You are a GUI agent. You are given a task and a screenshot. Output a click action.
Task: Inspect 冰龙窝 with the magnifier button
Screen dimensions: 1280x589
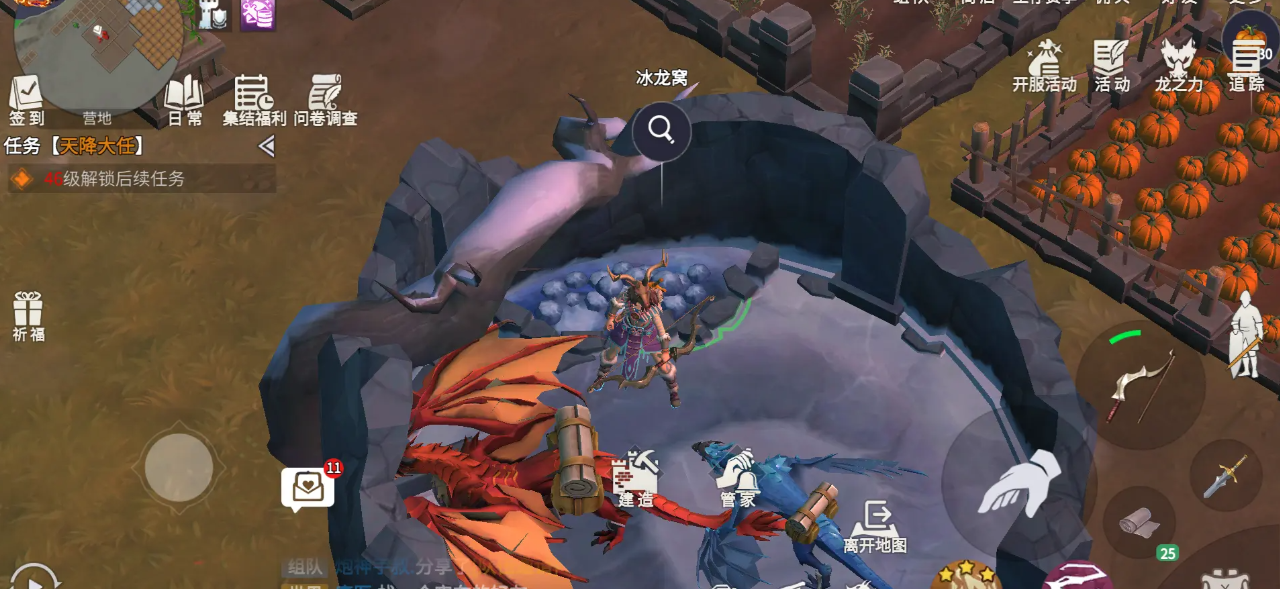[661, 130]
